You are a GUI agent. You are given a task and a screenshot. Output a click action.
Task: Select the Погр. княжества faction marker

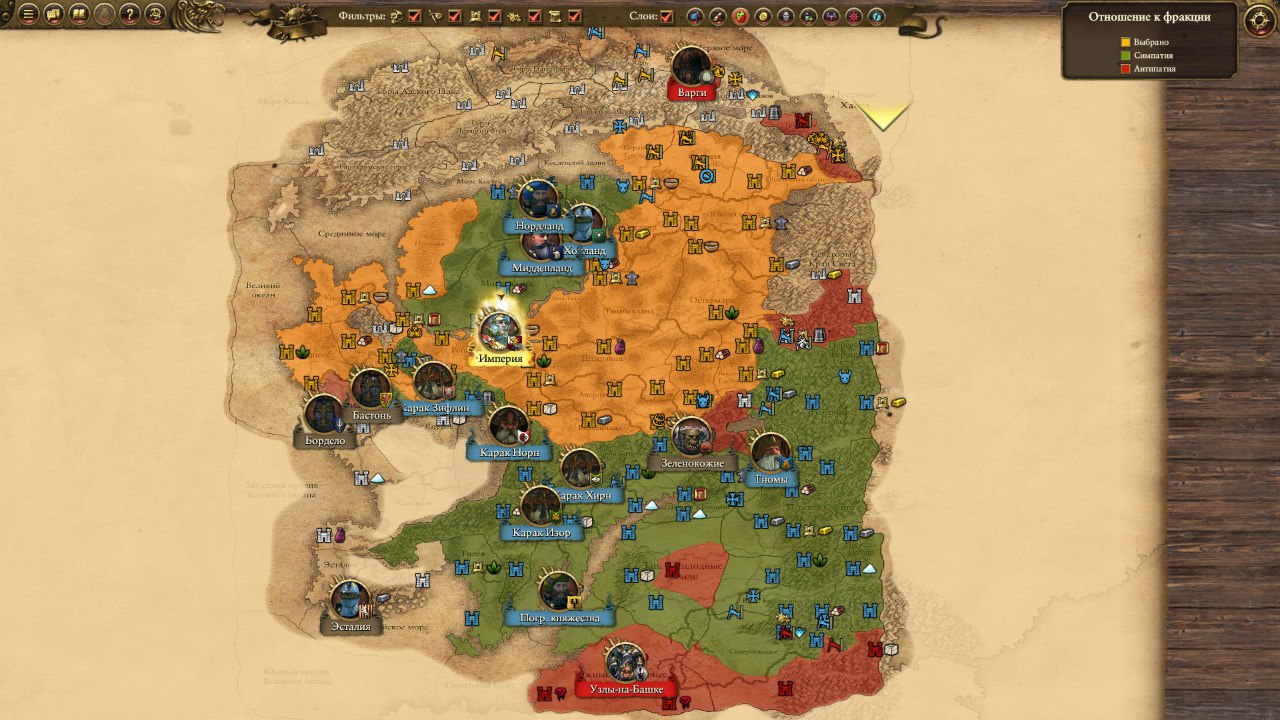click(x=559, y=593)
